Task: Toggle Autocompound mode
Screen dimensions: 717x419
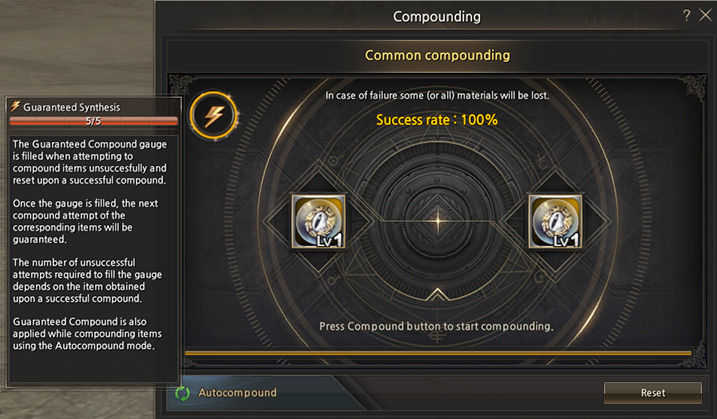Action: point(183,393)
